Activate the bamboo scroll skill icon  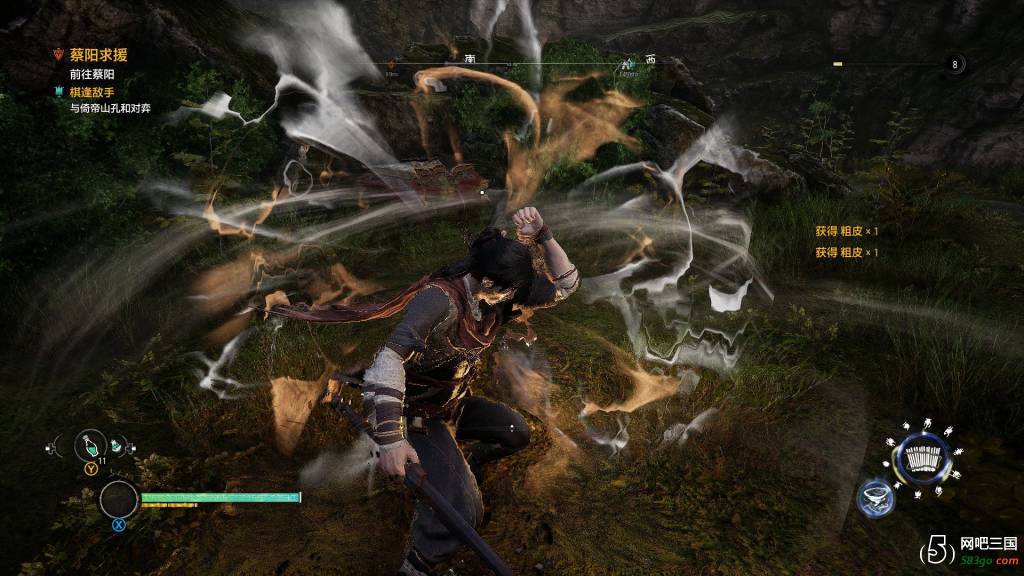pos(921,460)
